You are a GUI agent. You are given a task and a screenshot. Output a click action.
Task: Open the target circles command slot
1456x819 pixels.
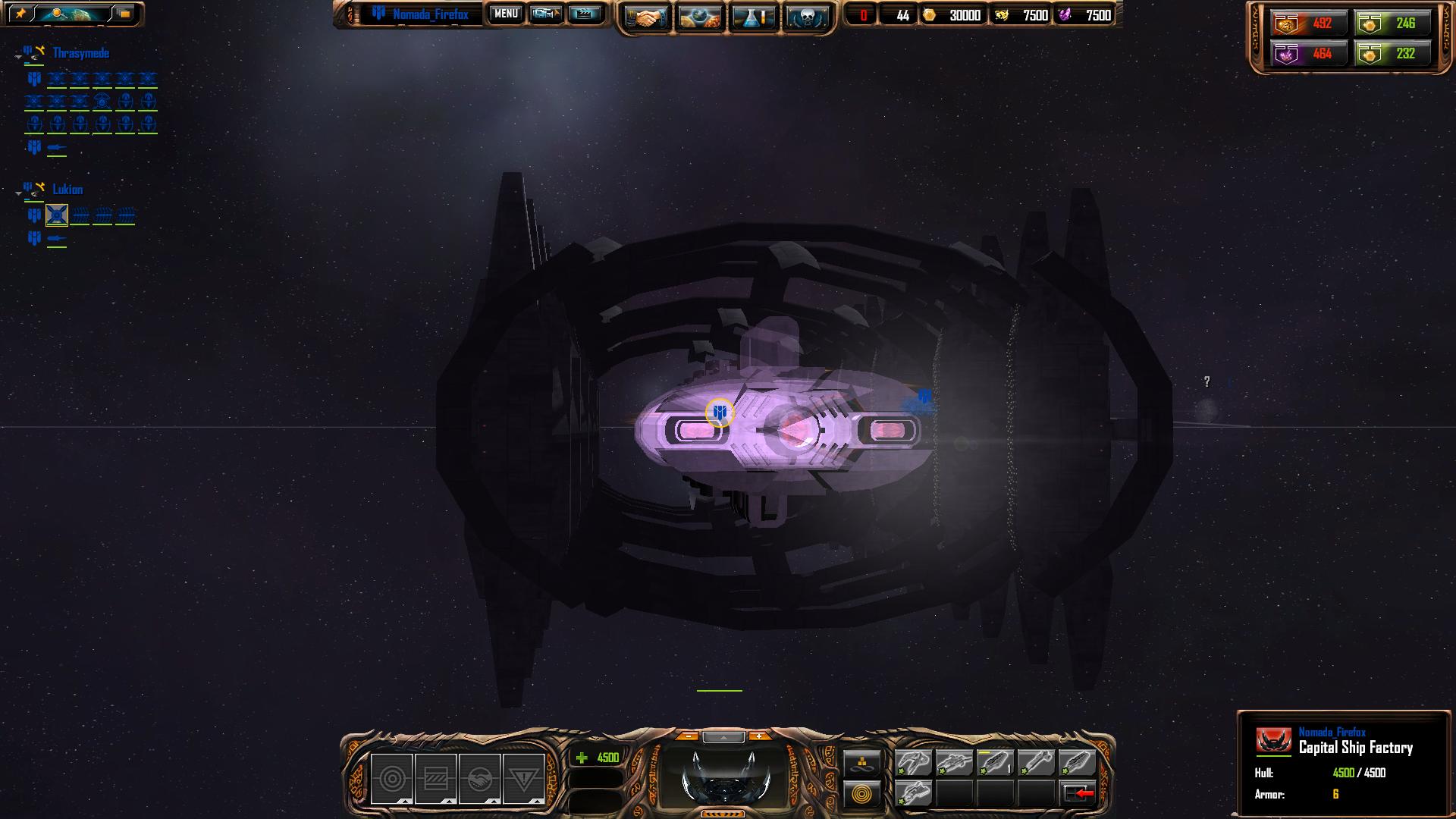[392, 778]
